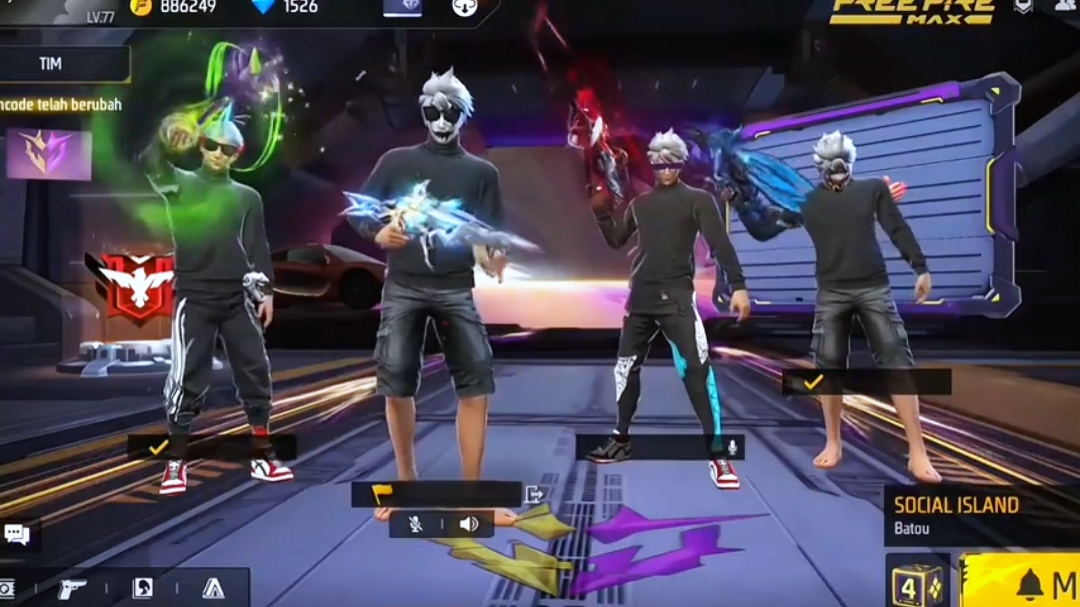Open the purple diamond membership icon

(402, 7)
